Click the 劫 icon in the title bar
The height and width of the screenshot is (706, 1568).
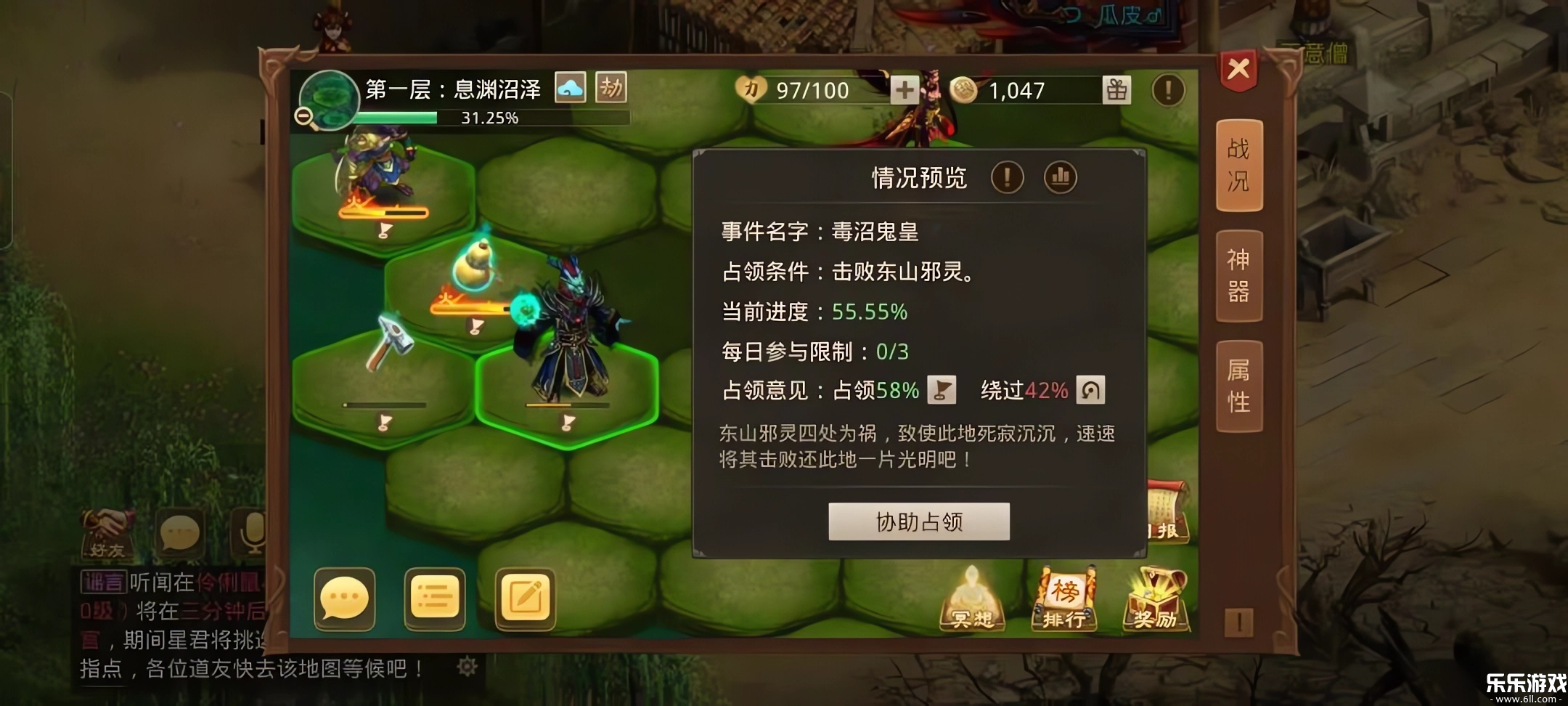click(612, 86)
